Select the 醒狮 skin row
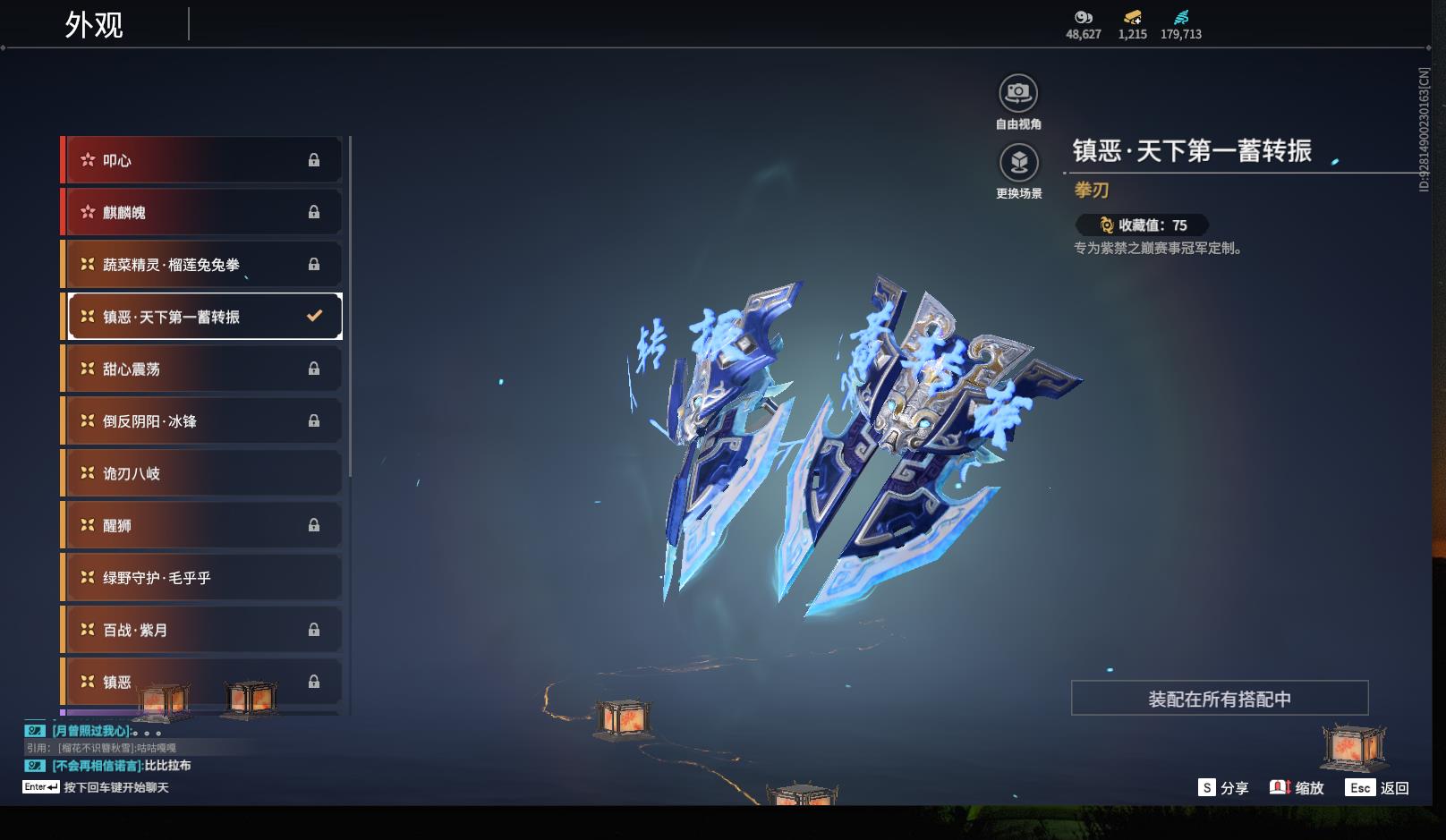The width and height of the screenshot is (1446, 840). (x=202, y=525)
